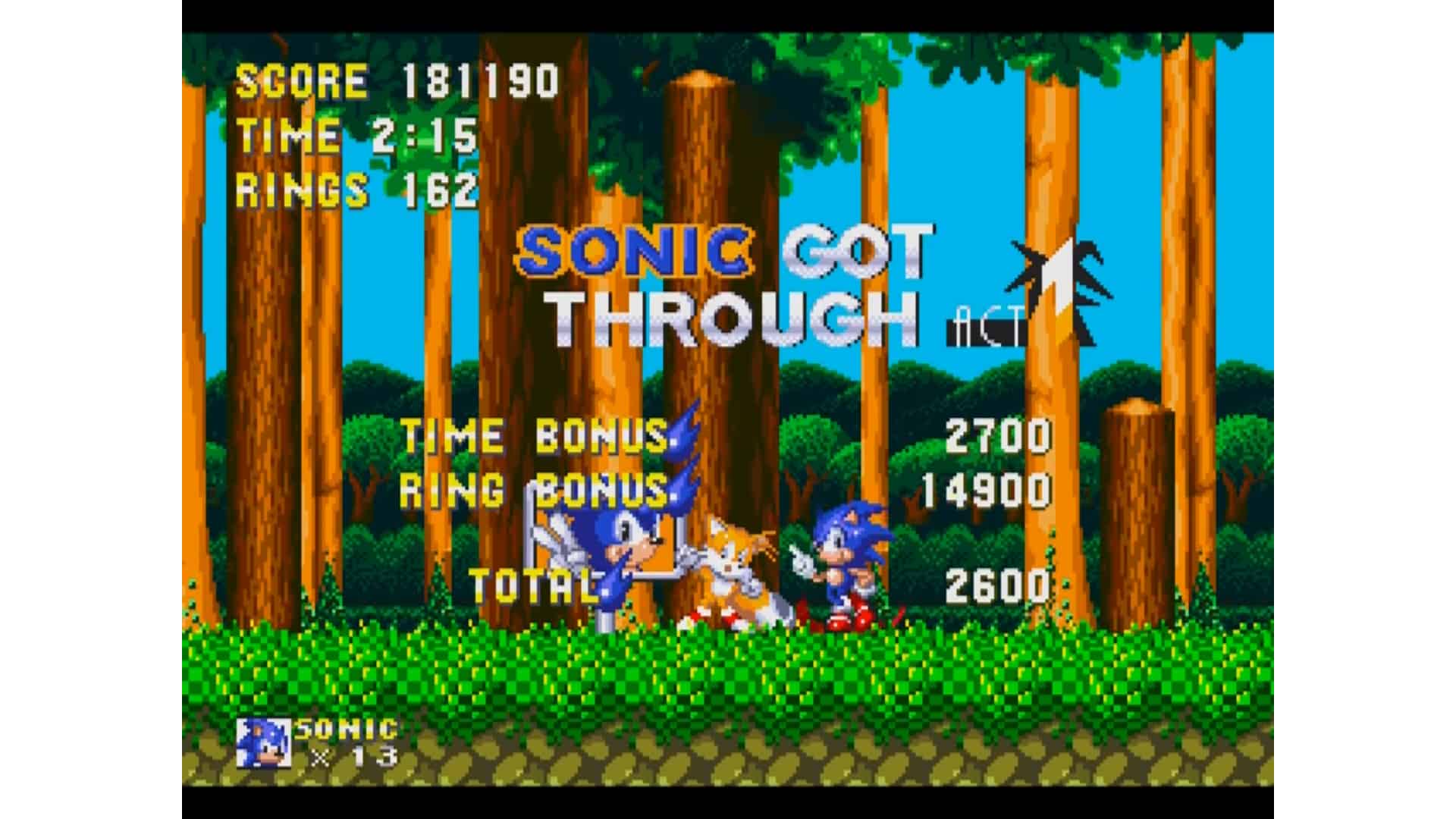This screenshot has width=1456, height=819.
Task: Toggle the RINGS counter showing 162
Action: [x=356, y=188]
